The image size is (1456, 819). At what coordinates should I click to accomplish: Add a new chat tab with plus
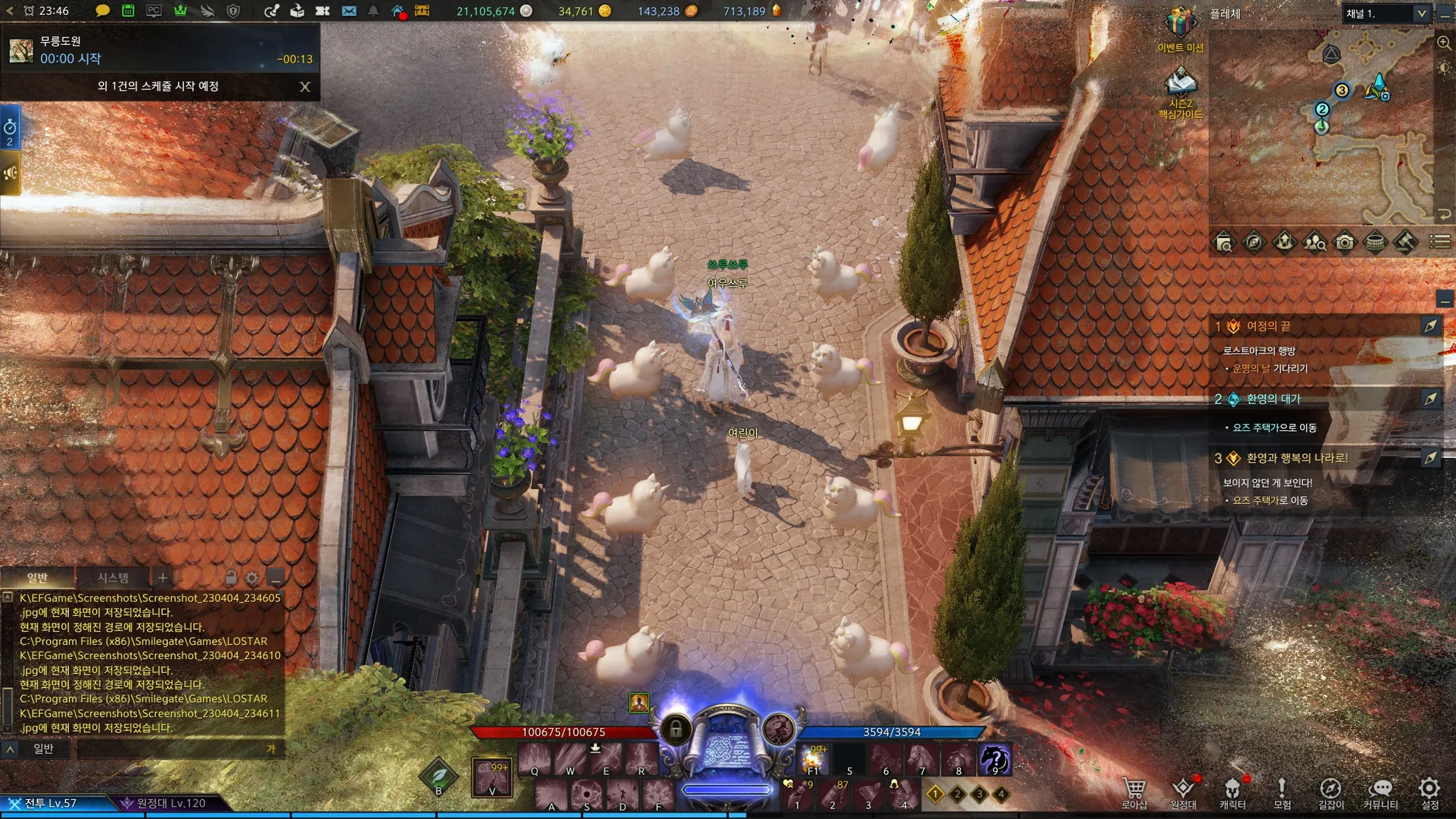click(x=163, y=577)
